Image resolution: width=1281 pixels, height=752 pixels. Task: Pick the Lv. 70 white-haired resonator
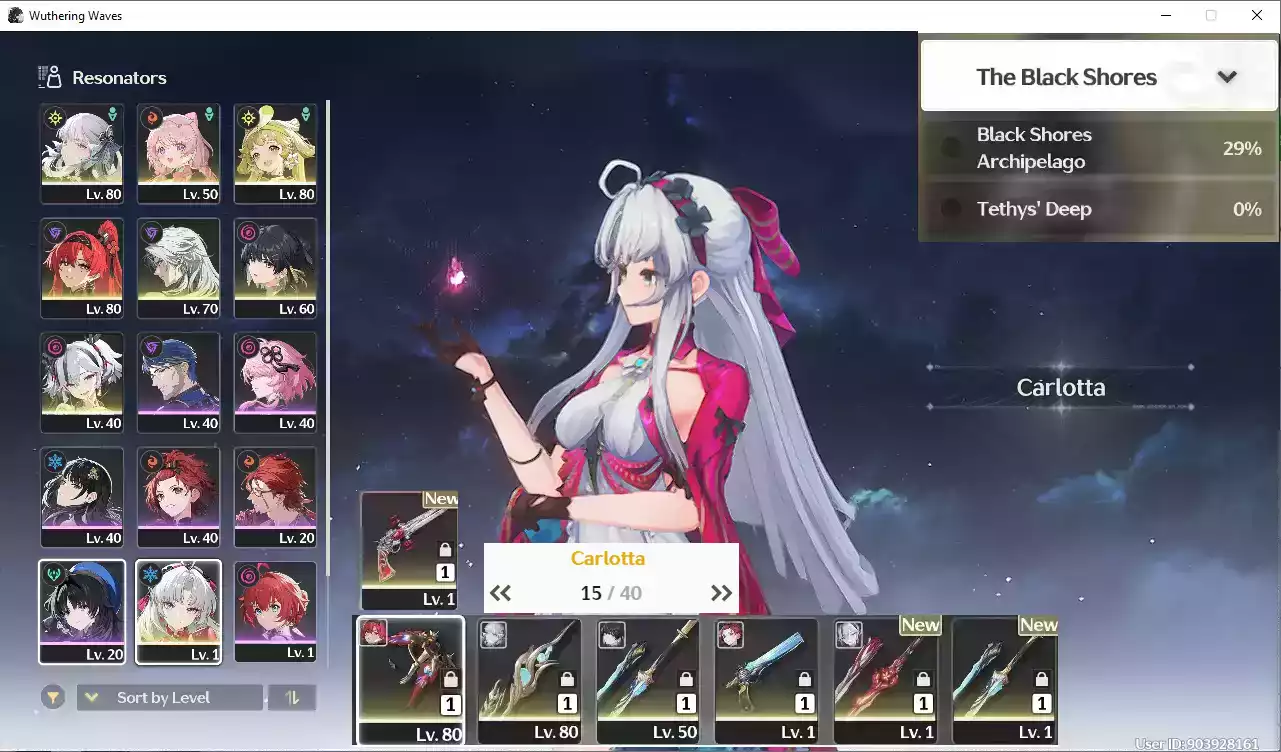[178, 268]
